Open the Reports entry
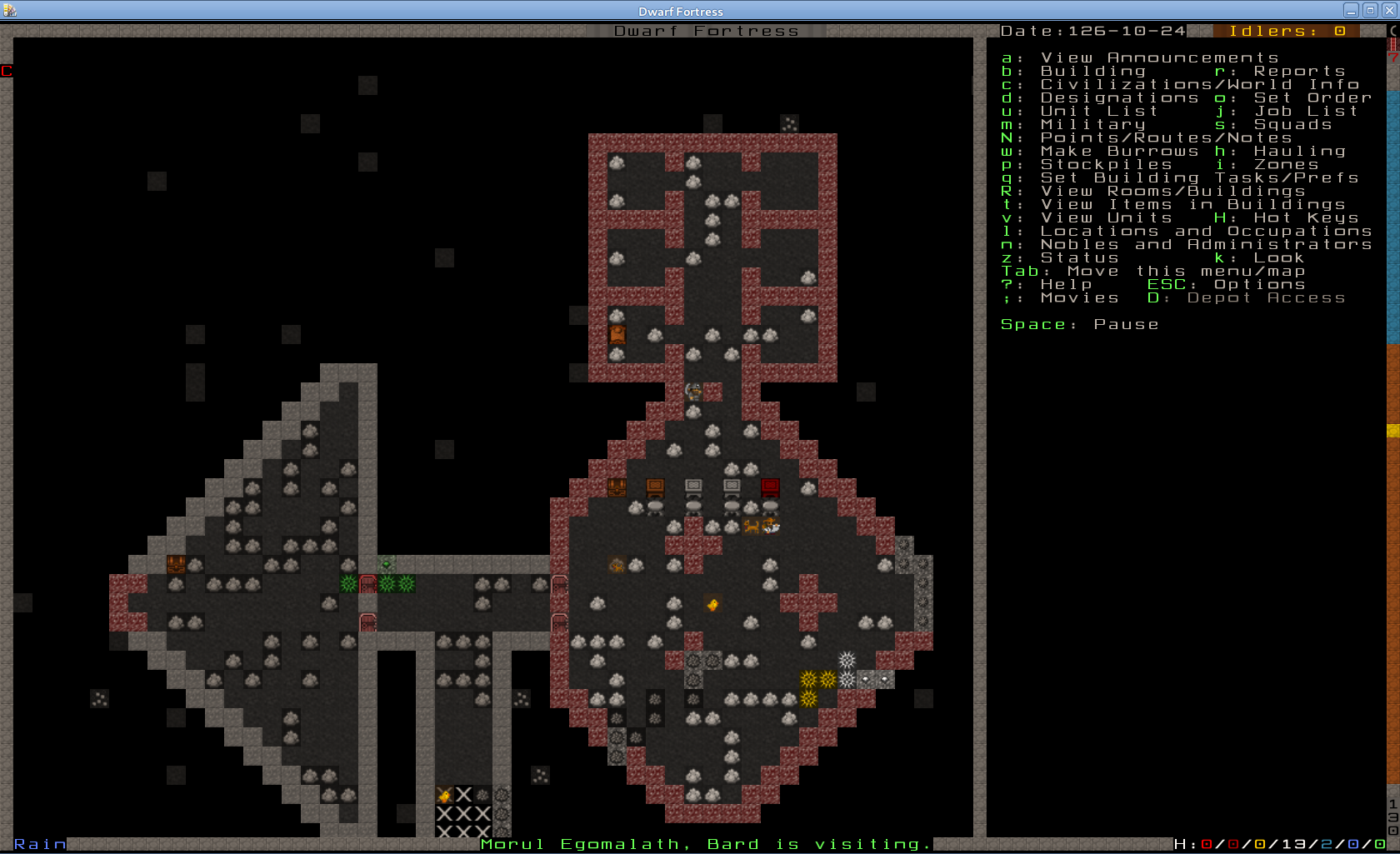 point(1298,71)
